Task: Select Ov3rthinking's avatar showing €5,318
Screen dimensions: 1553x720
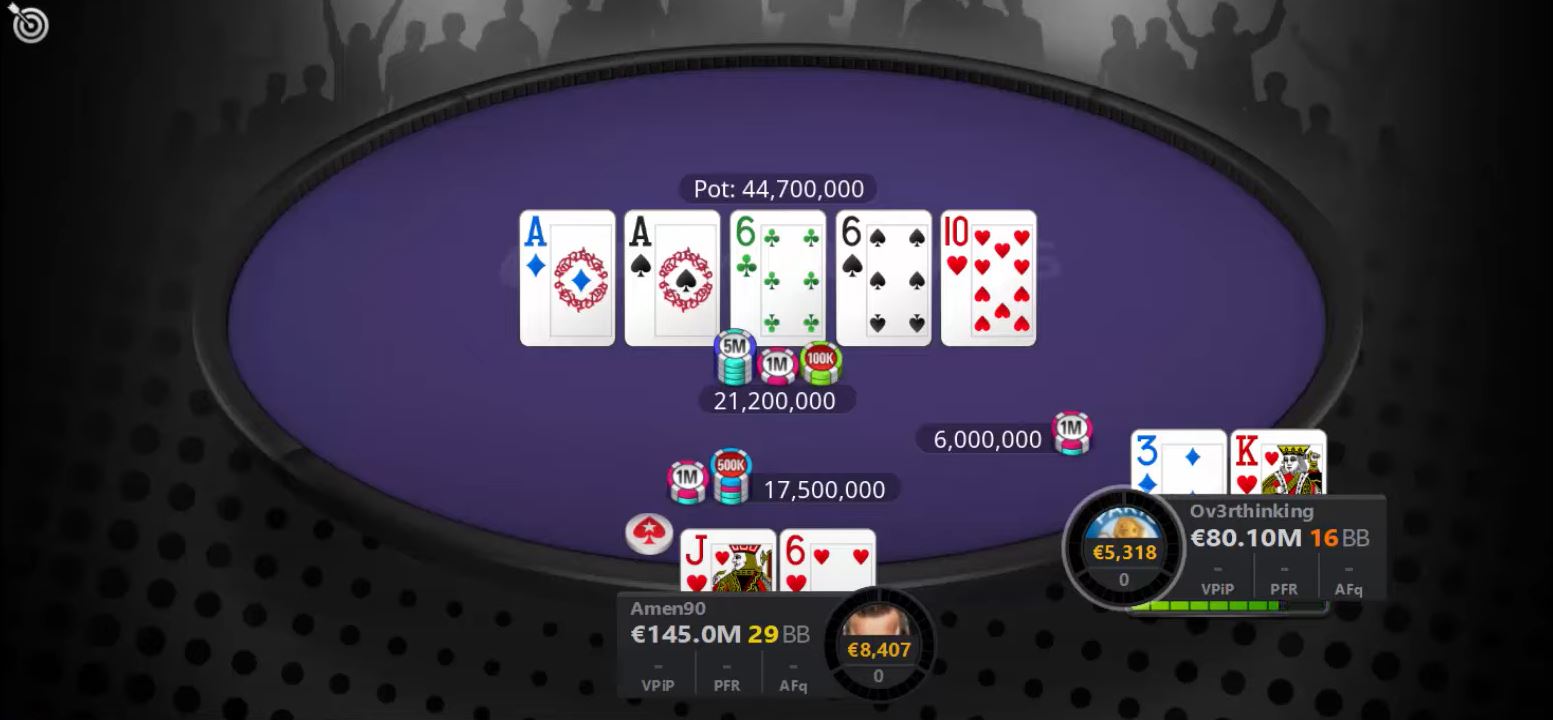Action: point(1123,545)
